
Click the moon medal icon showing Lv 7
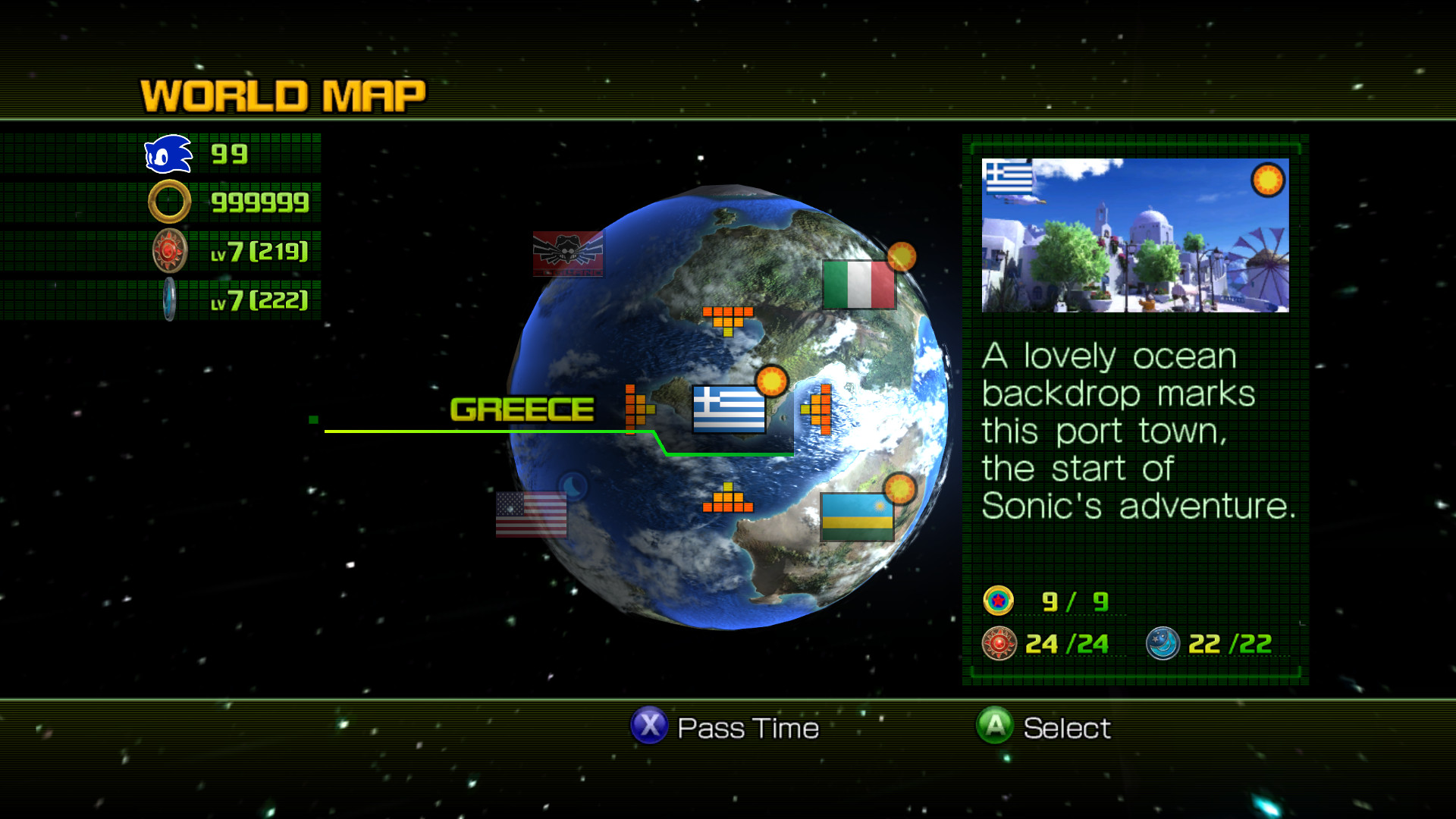[x=168, y=299]
